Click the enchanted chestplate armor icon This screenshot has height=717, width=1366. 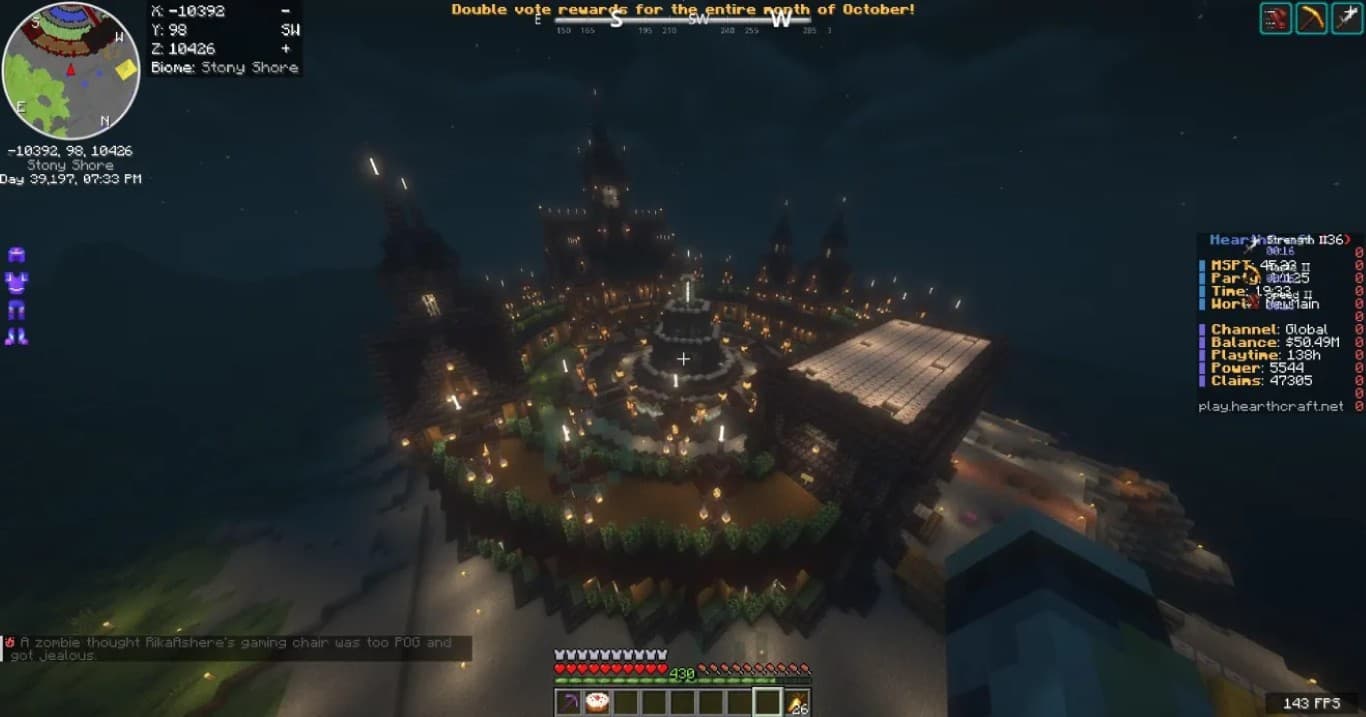[16, 282]
